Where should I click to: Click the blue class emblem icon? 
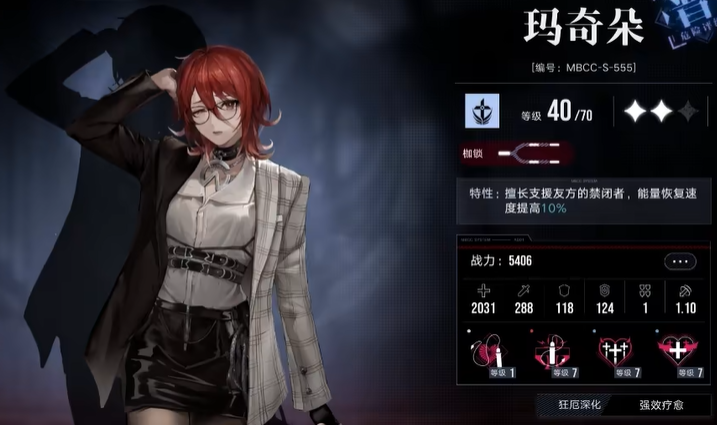coord(483,111)
